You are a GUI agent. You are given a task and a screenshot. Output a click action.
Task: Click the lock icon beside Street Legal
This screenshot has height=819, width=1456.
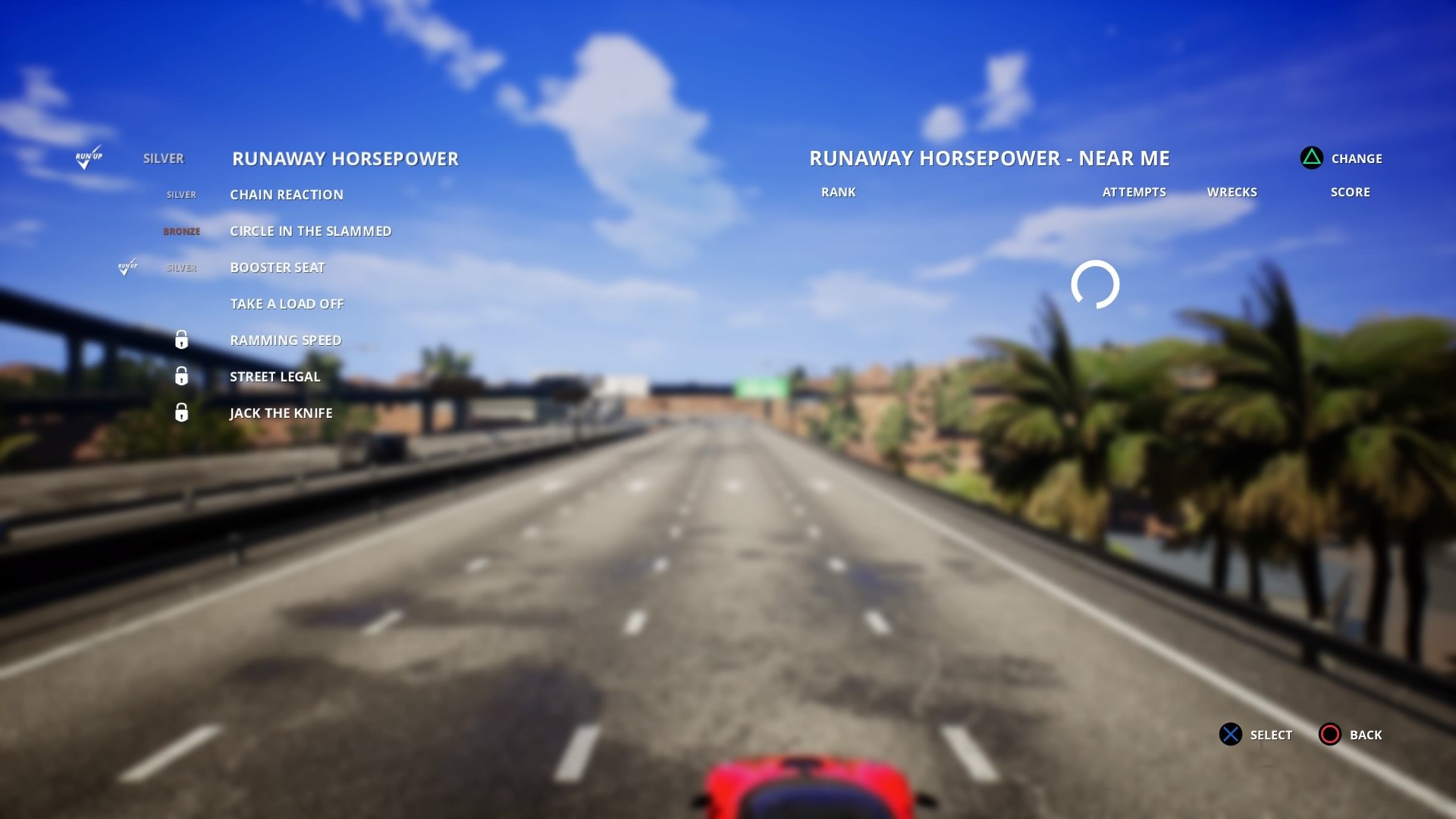pyautogui.click(x=182, y=376)
